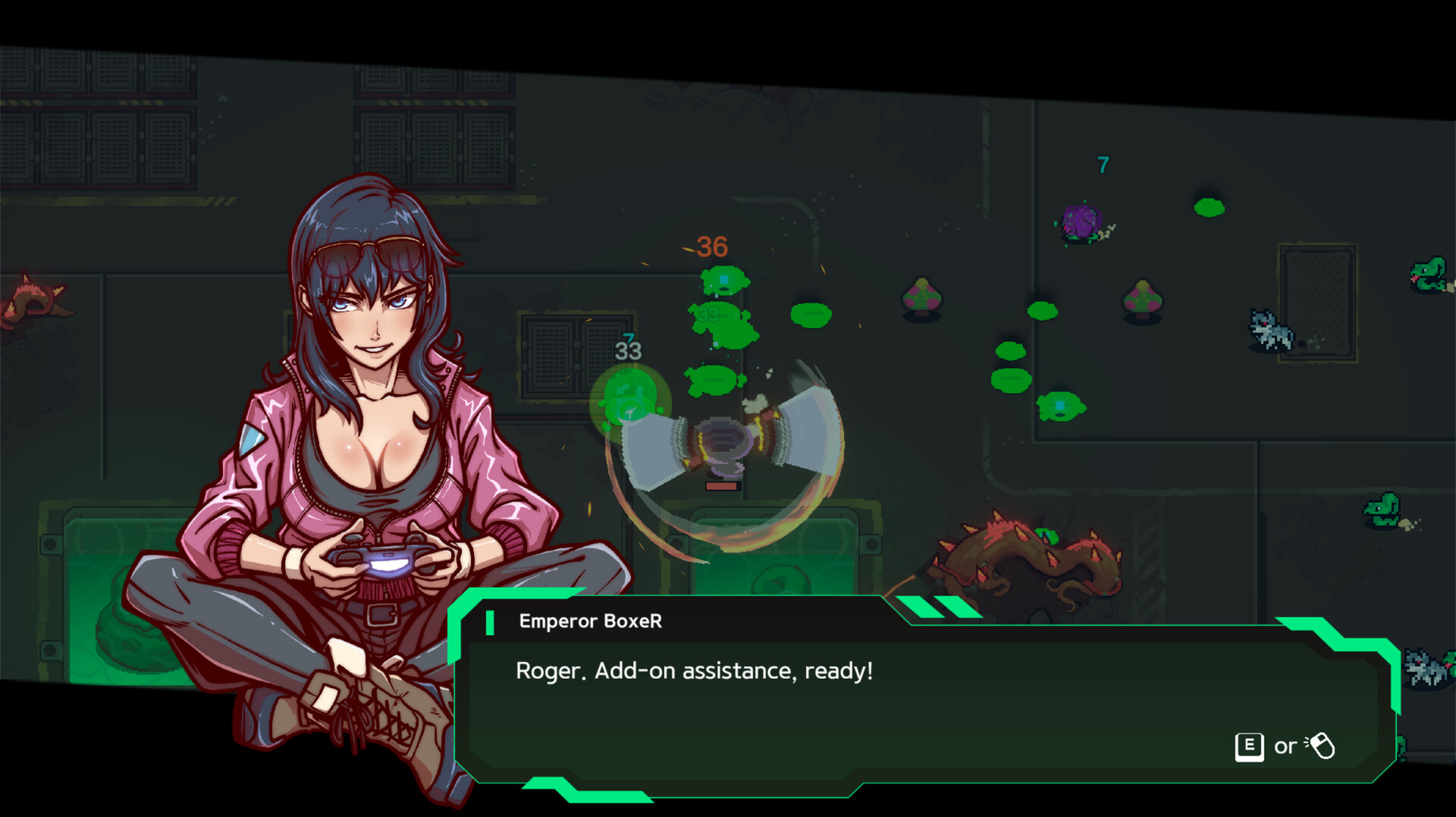
Task: Advance the dialogue reading Roger. Add-on assistance, ready!
Action: click(695, 669)
